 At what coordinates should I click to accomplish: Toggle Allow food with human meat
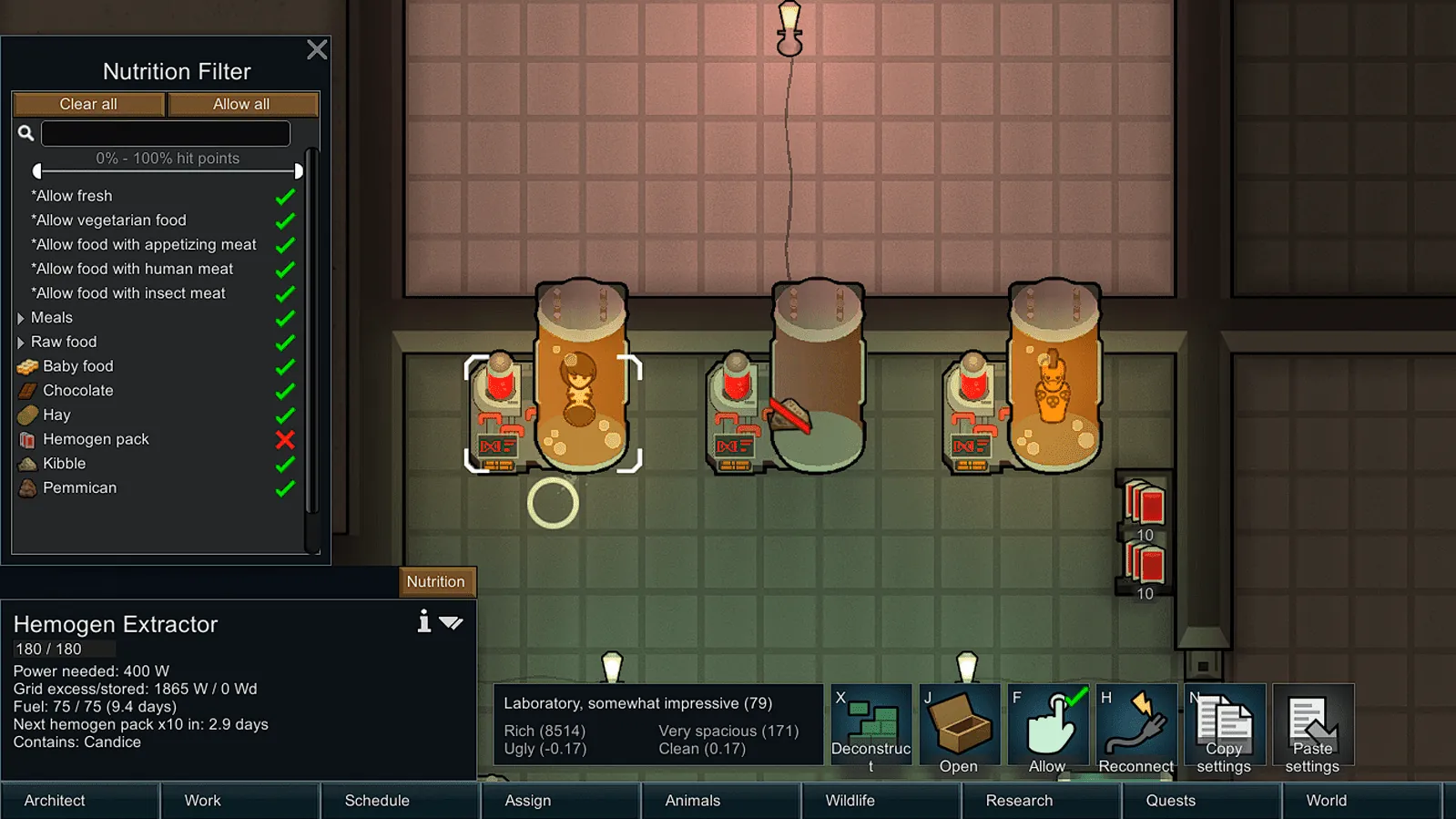tap(285, 270)
